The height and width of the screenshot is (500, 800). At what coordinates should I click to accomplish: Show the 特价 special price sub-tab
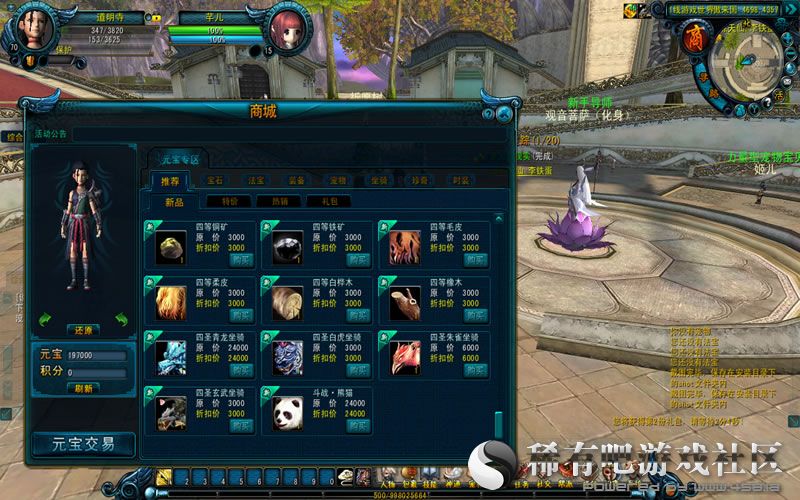228,201
